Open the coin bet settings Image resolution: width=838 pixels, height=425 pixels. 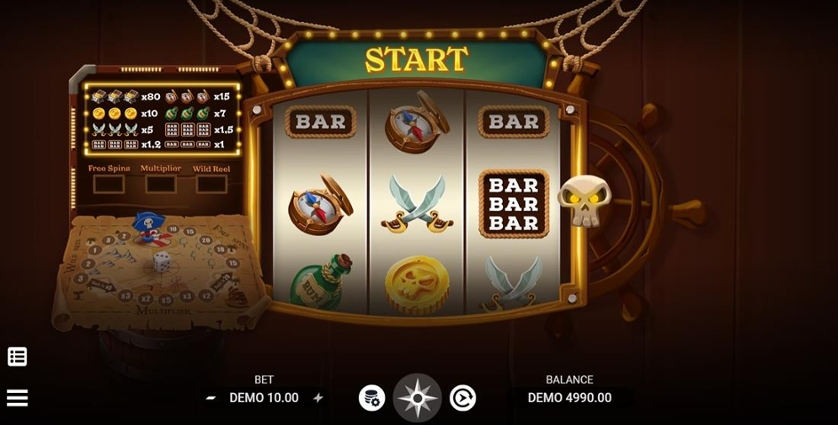[x=371, y=398]
